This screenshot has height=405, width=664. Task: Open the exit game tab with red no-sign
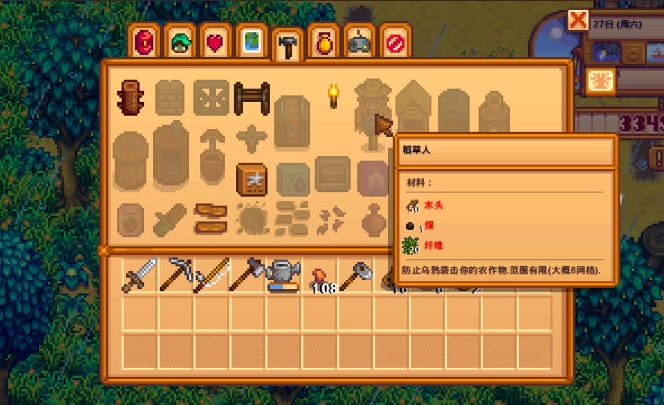(x=395, y=43)
